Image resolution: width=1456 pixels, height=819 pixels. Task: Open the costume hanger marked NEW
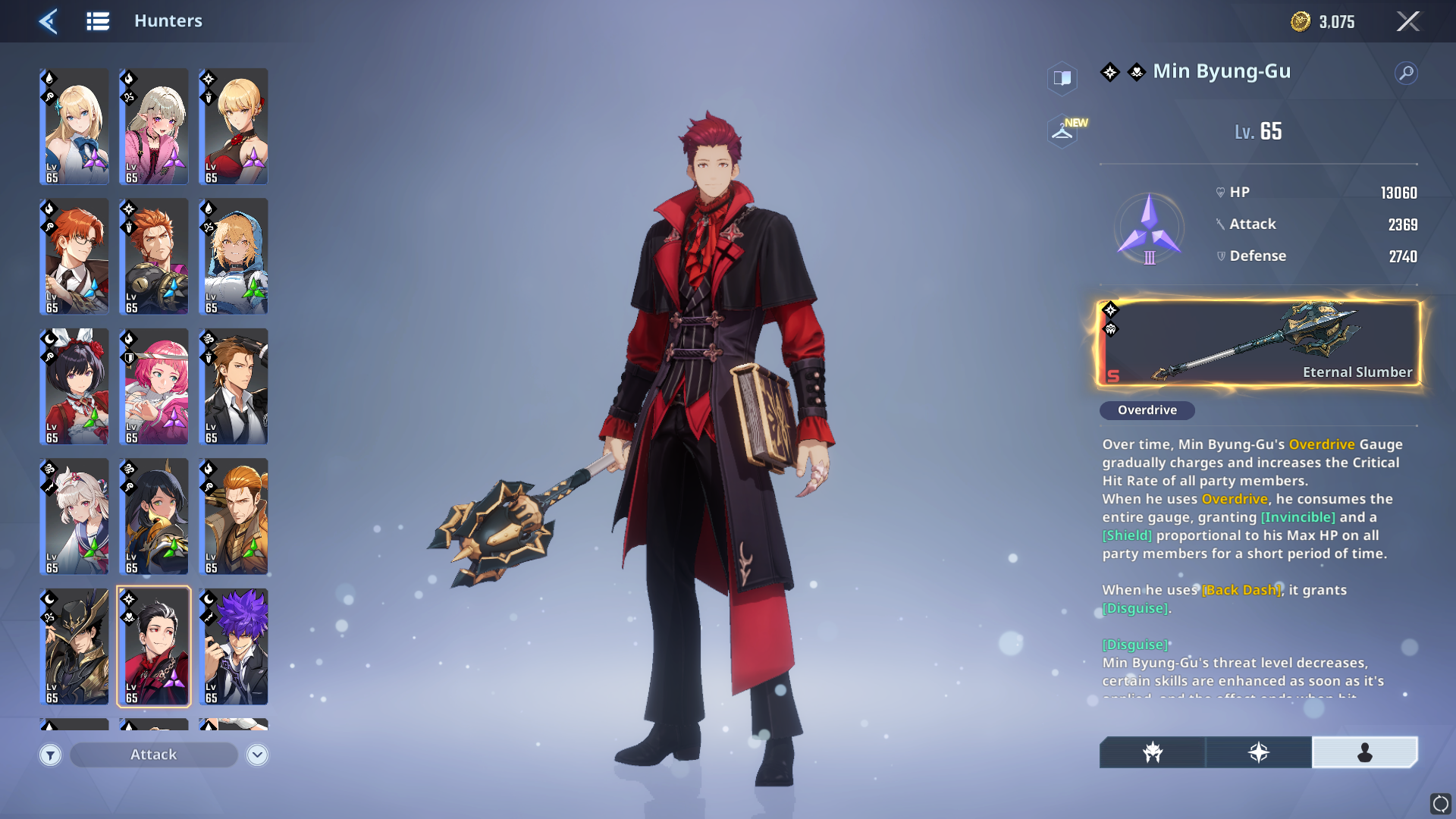1063,131
